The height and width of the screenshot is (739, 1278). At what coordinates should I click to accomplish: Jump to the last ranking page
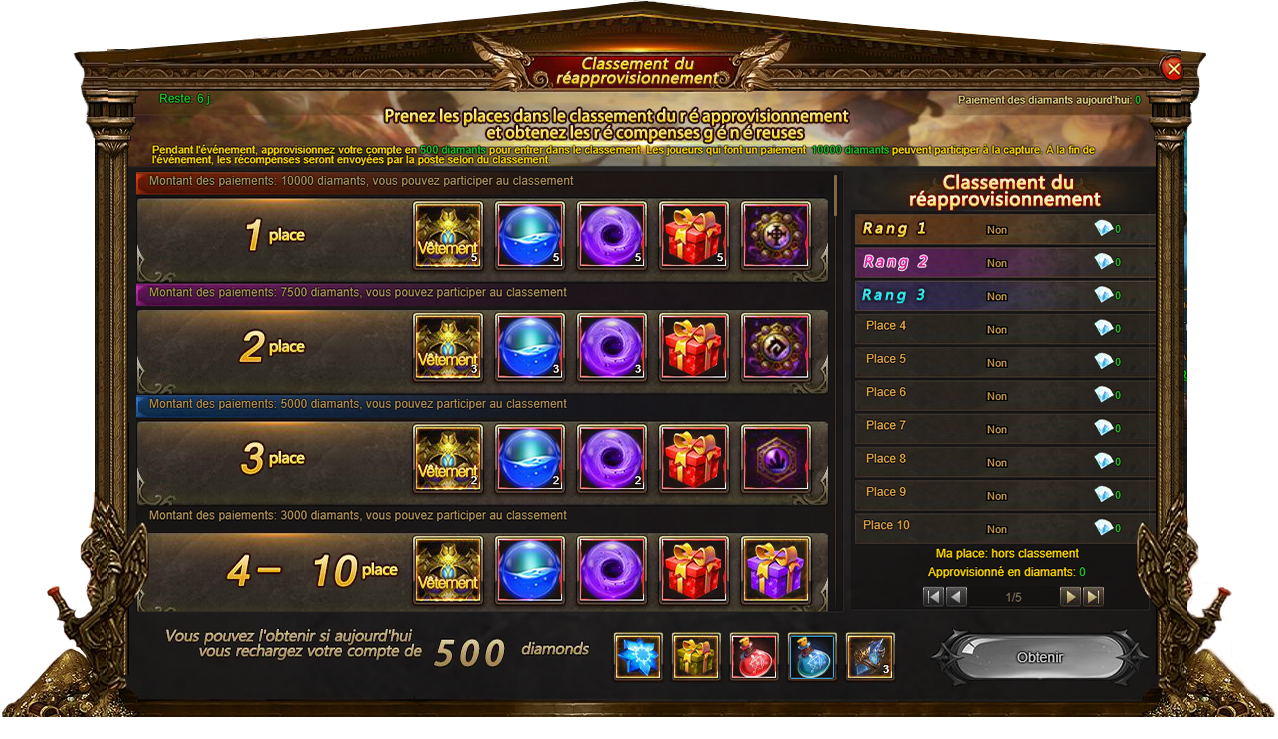click(1094, 597)
